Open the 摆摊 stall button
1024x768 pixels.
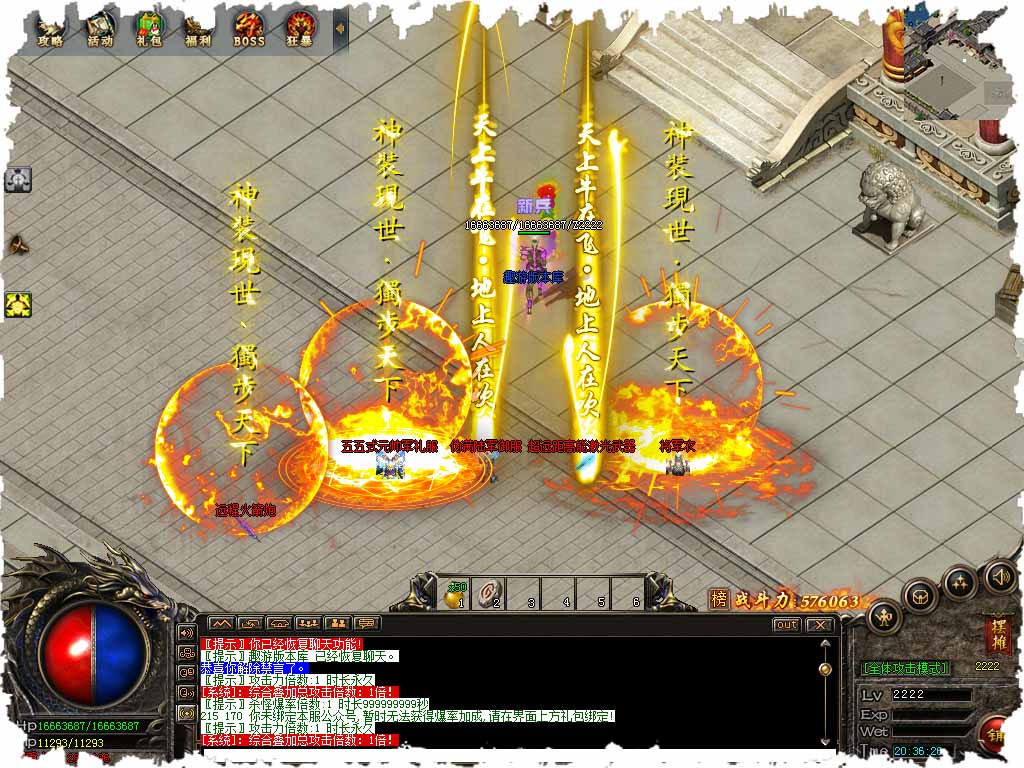coord(997,635)
